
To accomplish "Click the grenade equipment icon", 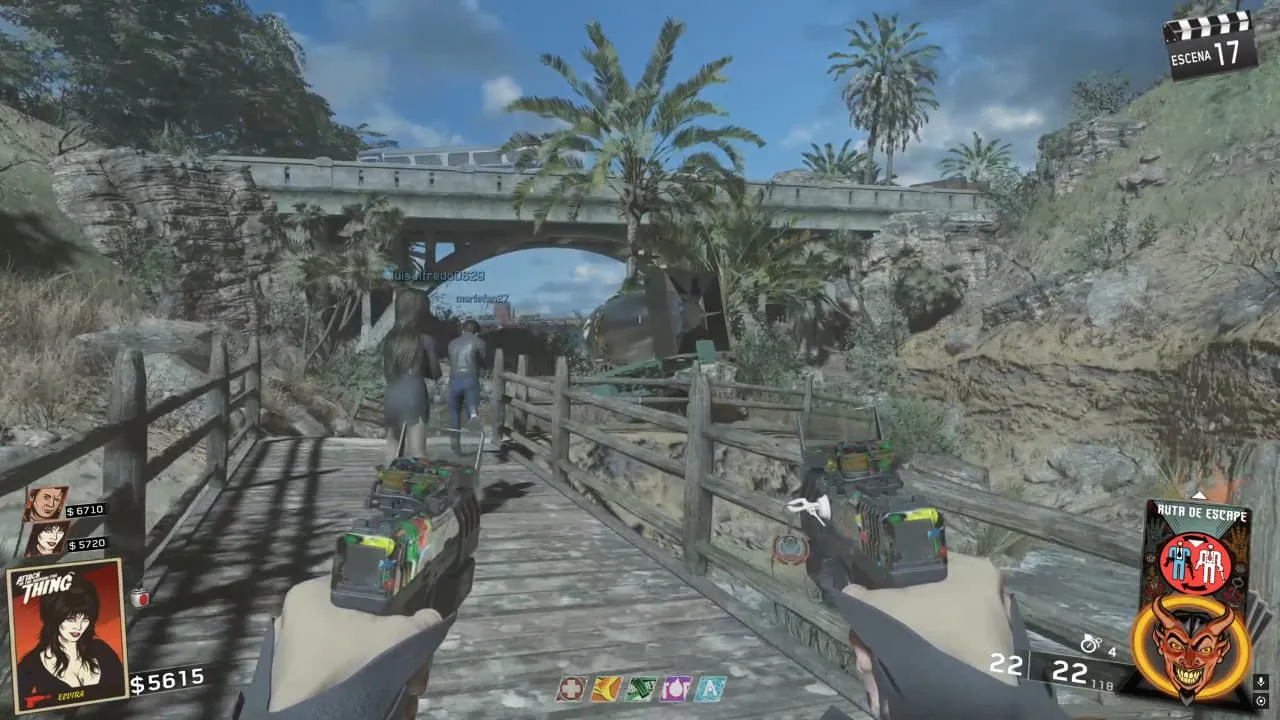I will [x=1090, y=645].
